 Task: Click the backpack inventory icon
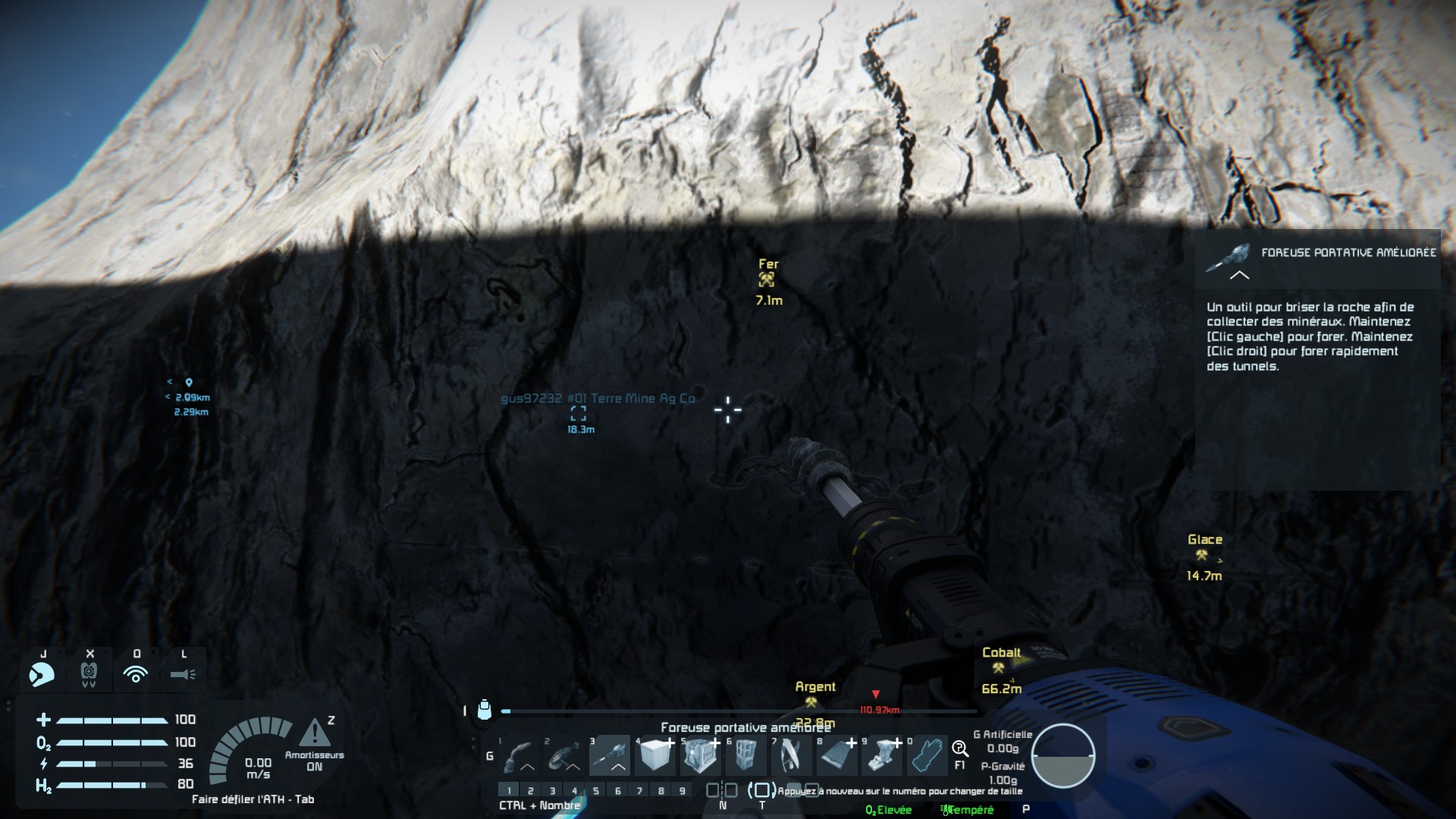pyautogui.click(x=485, y=710)
